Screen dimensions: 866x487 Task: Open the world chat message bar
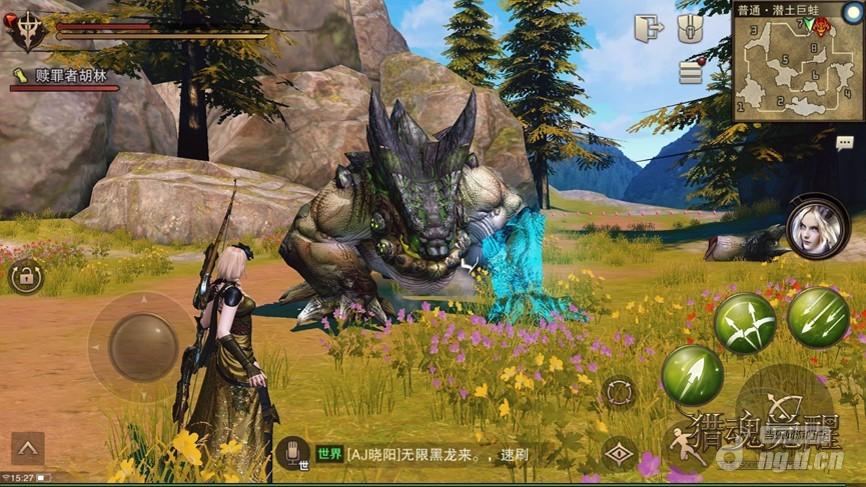click(430, 455)
